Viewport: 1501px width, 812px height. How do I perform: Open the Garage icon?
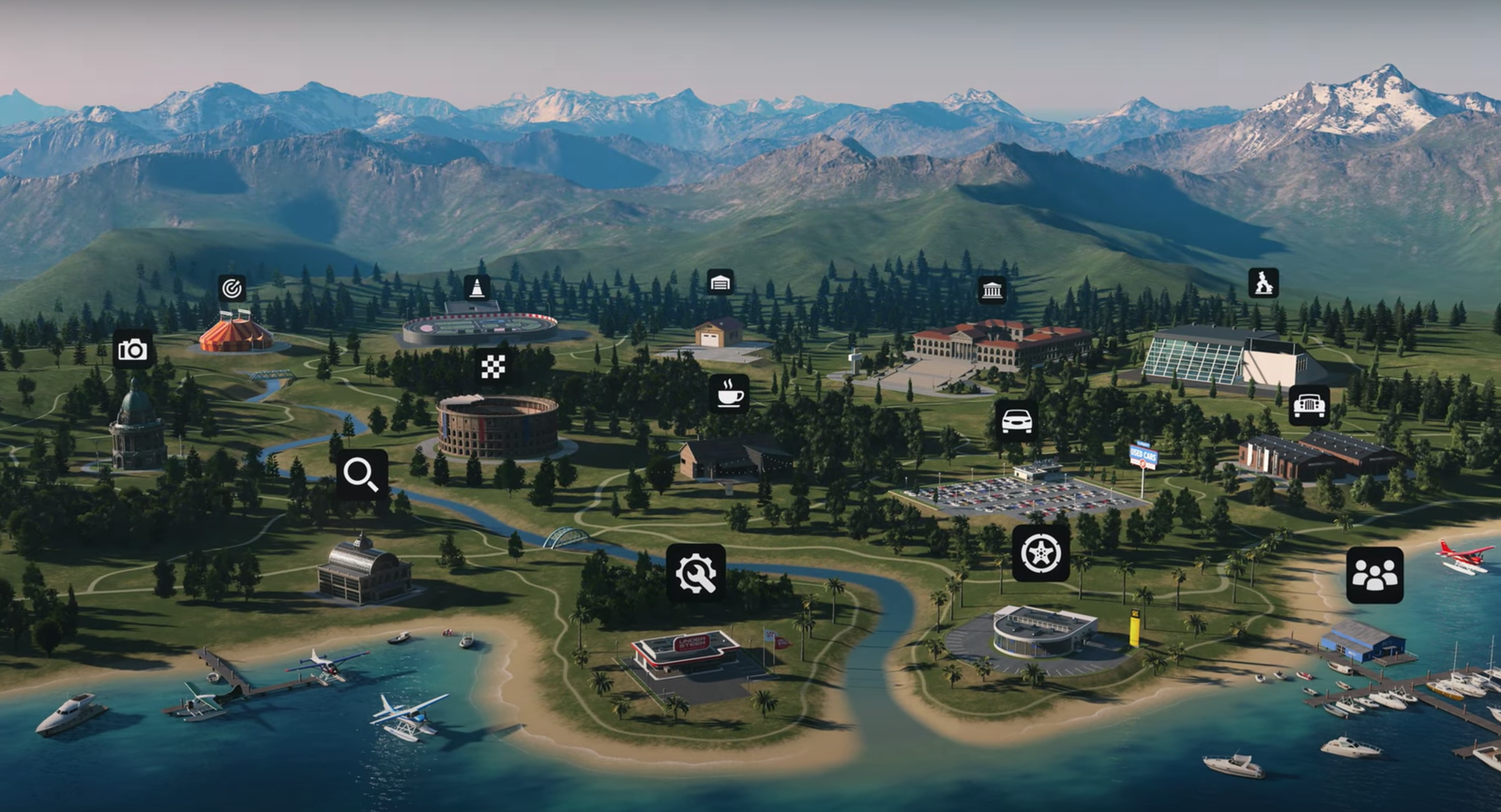(x=720, y=282)
